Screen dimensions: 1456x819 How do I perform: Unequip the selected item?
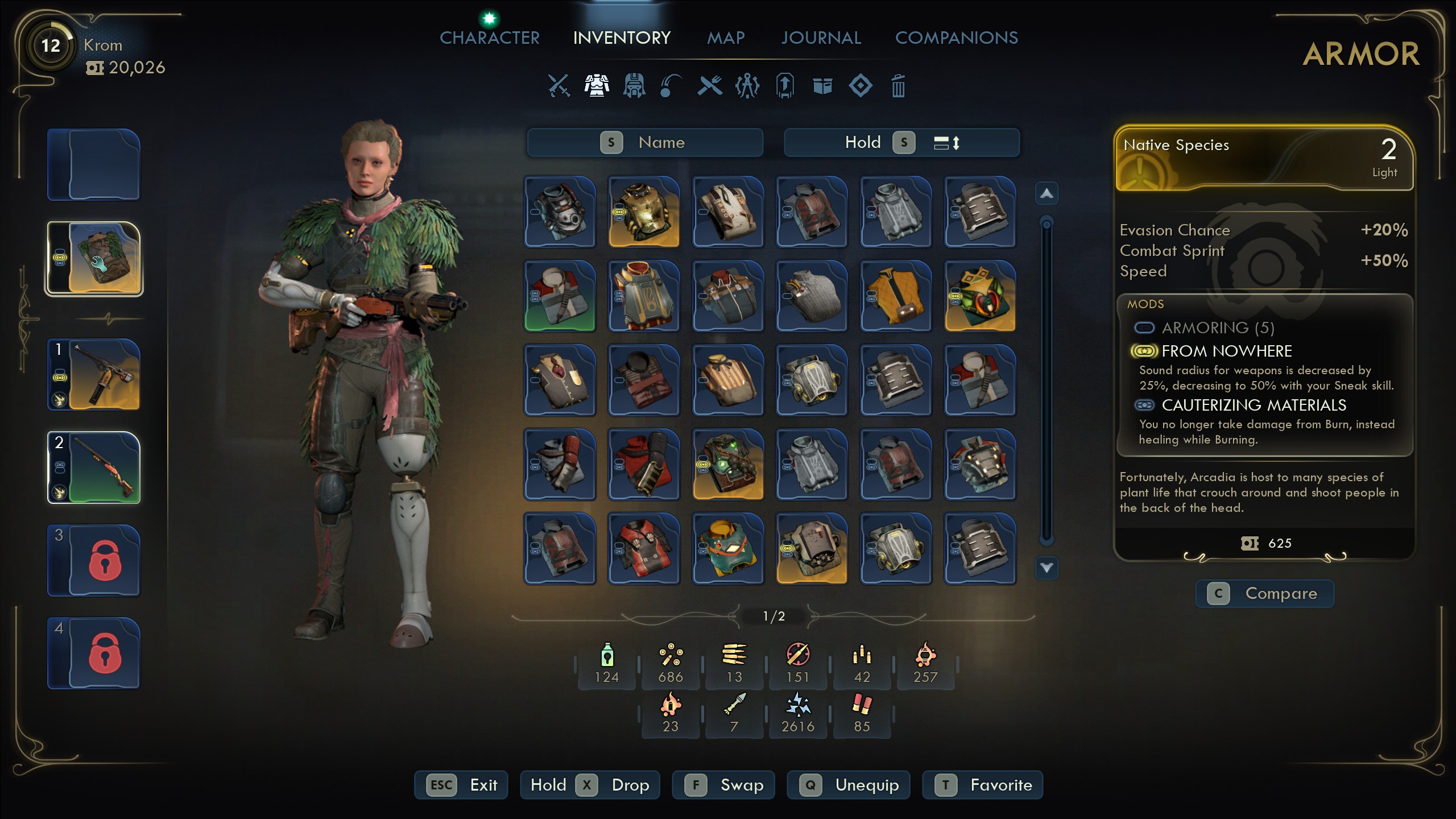(848, 785)
